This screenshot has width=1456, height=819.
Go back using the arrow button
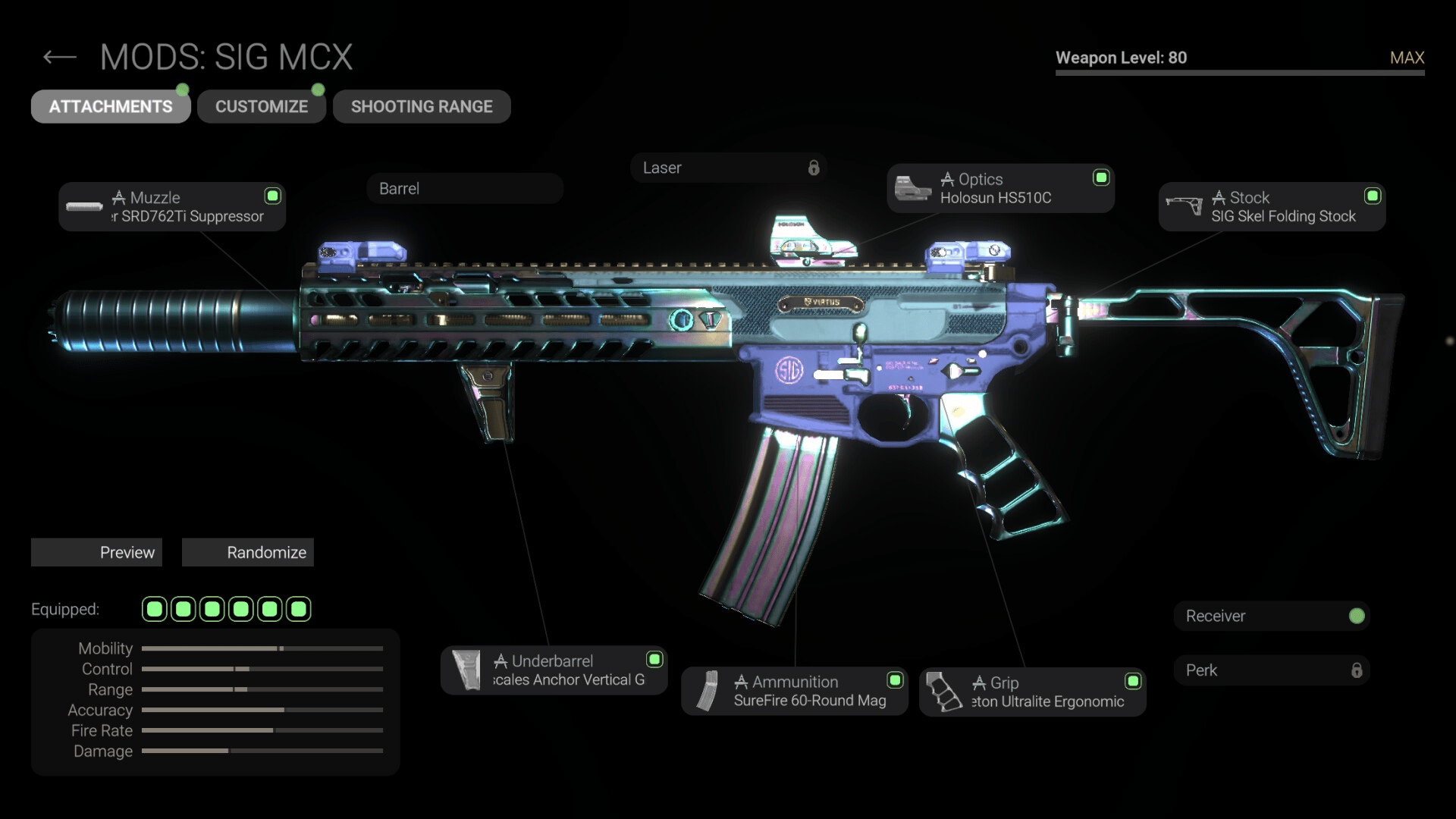60,58
